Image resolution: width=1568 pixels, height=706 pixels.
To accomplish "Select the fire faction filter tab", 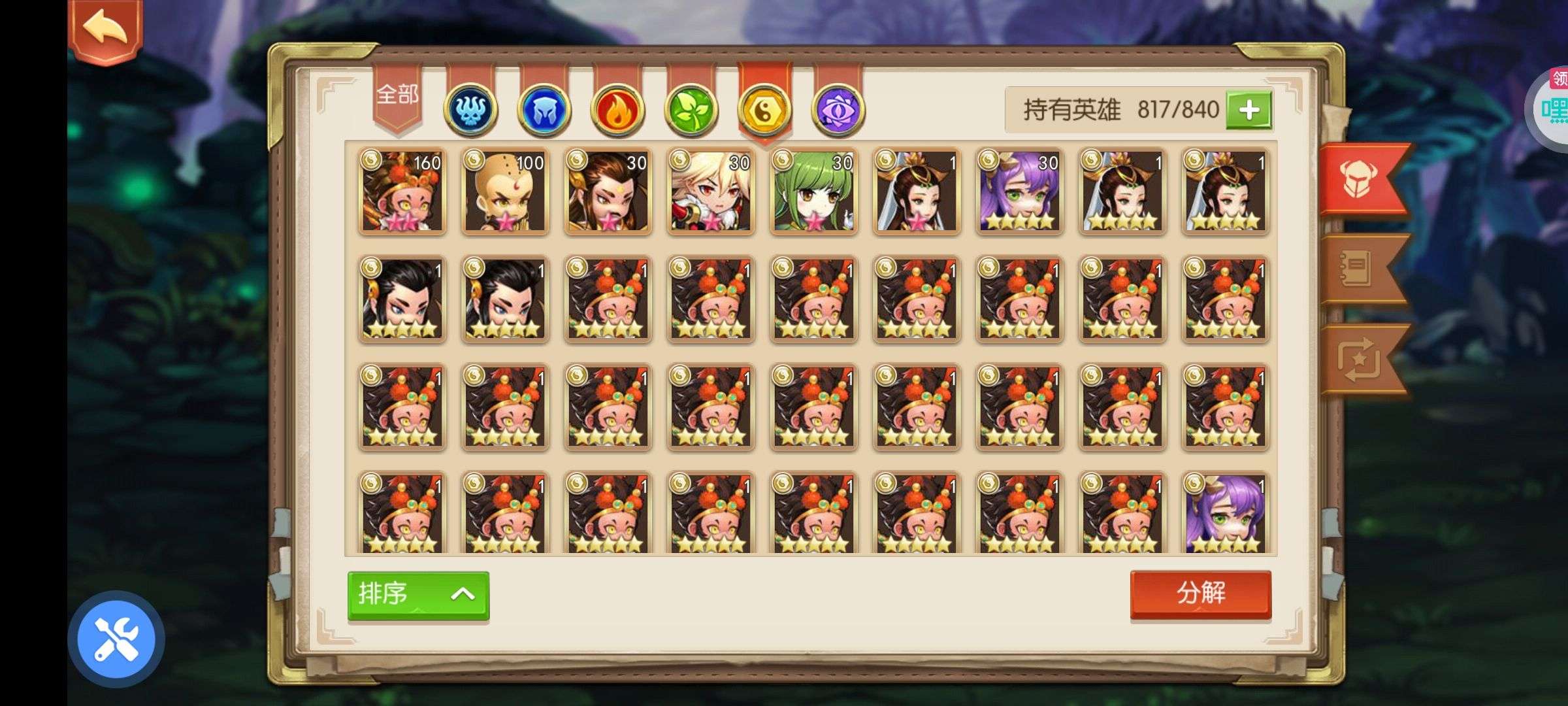I will tap(617, 110).
